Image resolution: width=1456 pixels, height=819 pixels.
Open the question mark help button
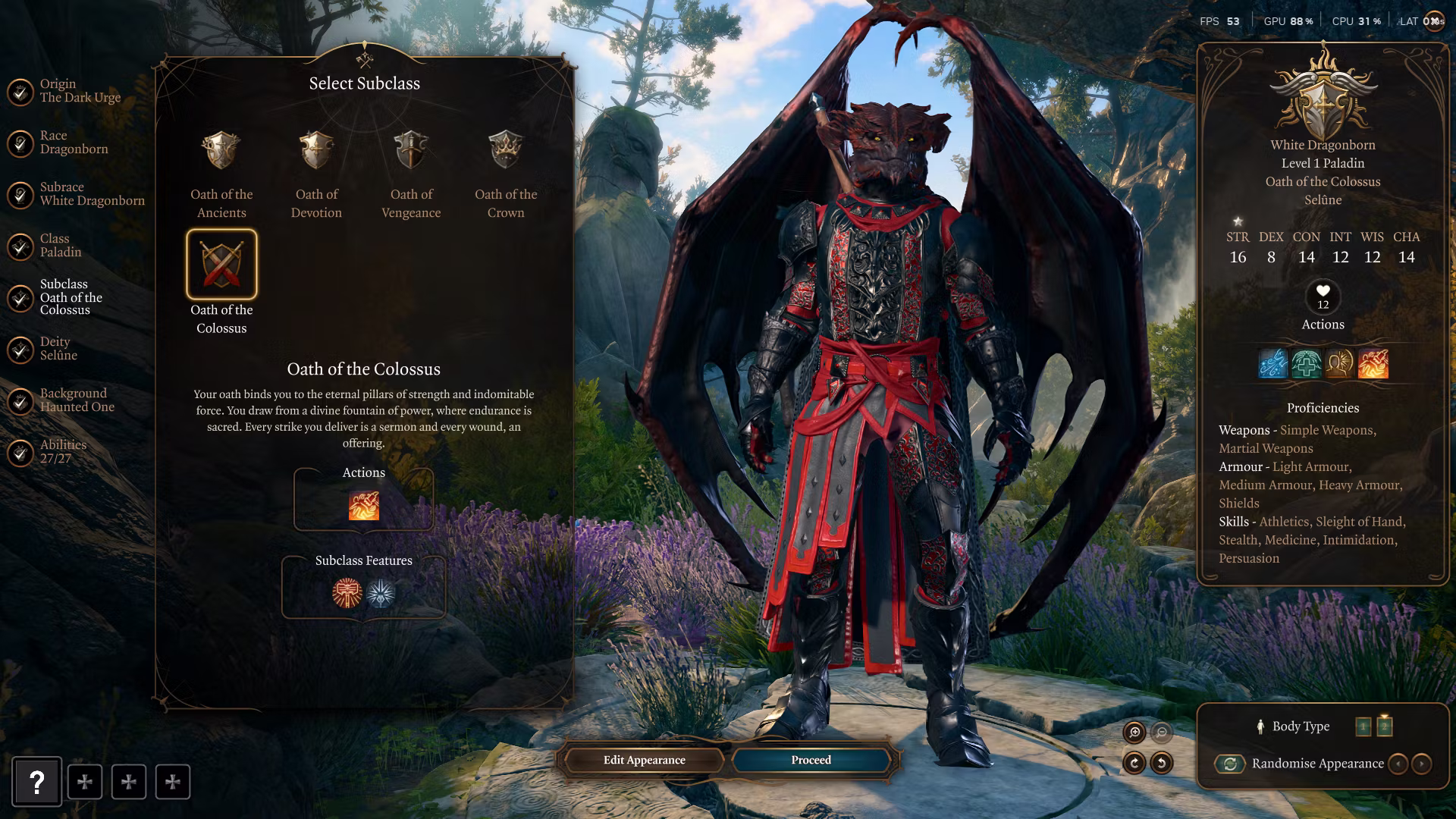click(36, 782)
